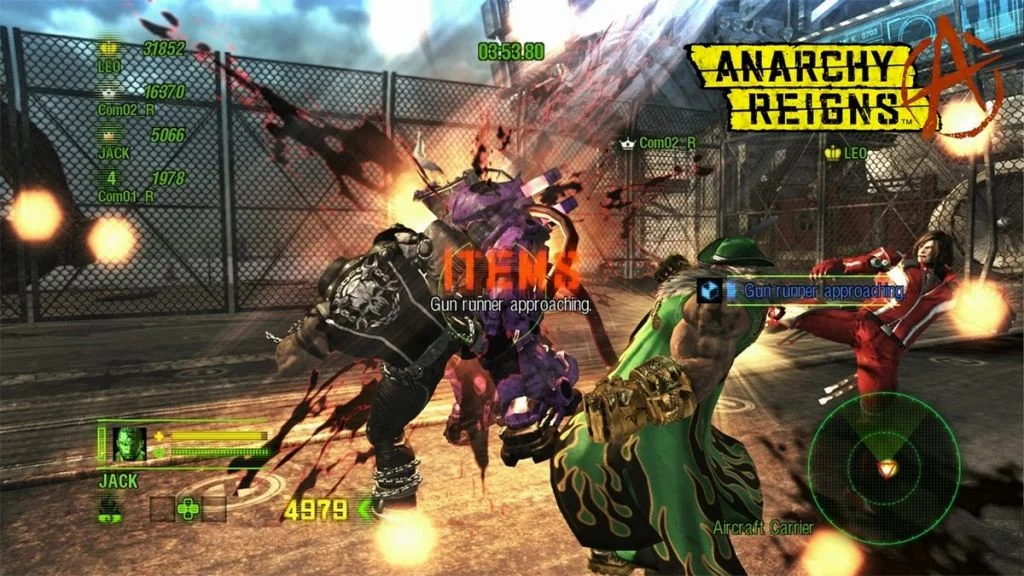Select Jack's character portrait
This screenshot has width=1024, height=576.
click(x=128, y=444)
